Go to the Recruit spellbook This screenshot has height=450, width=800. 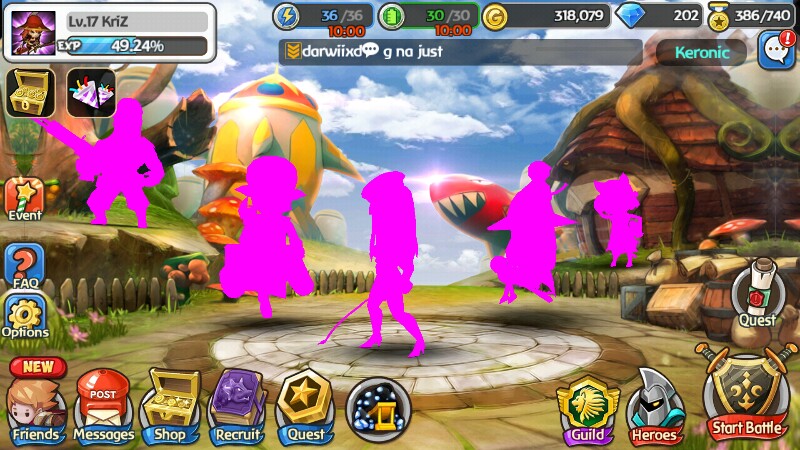point(237,405)
